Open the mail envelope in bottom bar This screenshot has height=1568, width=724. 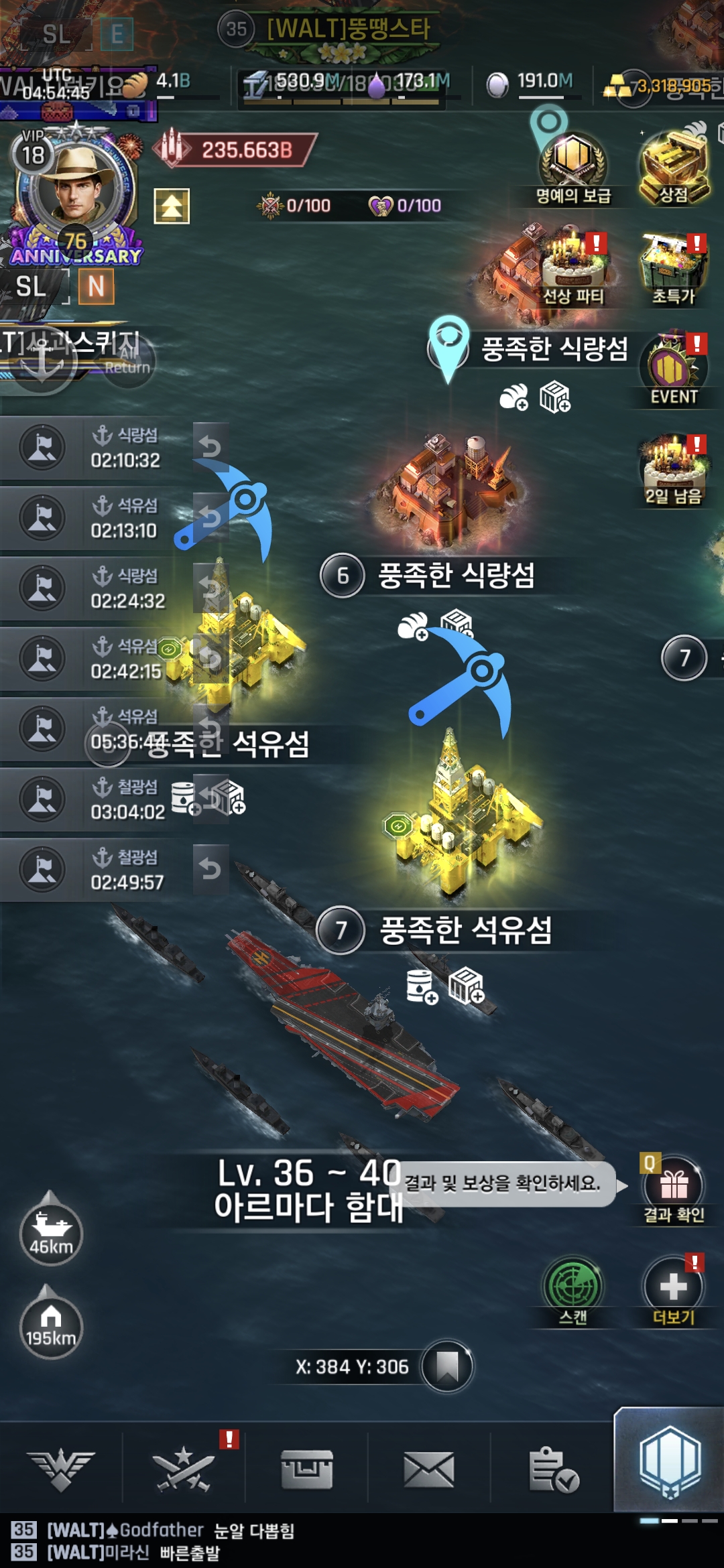(429, 1470)
